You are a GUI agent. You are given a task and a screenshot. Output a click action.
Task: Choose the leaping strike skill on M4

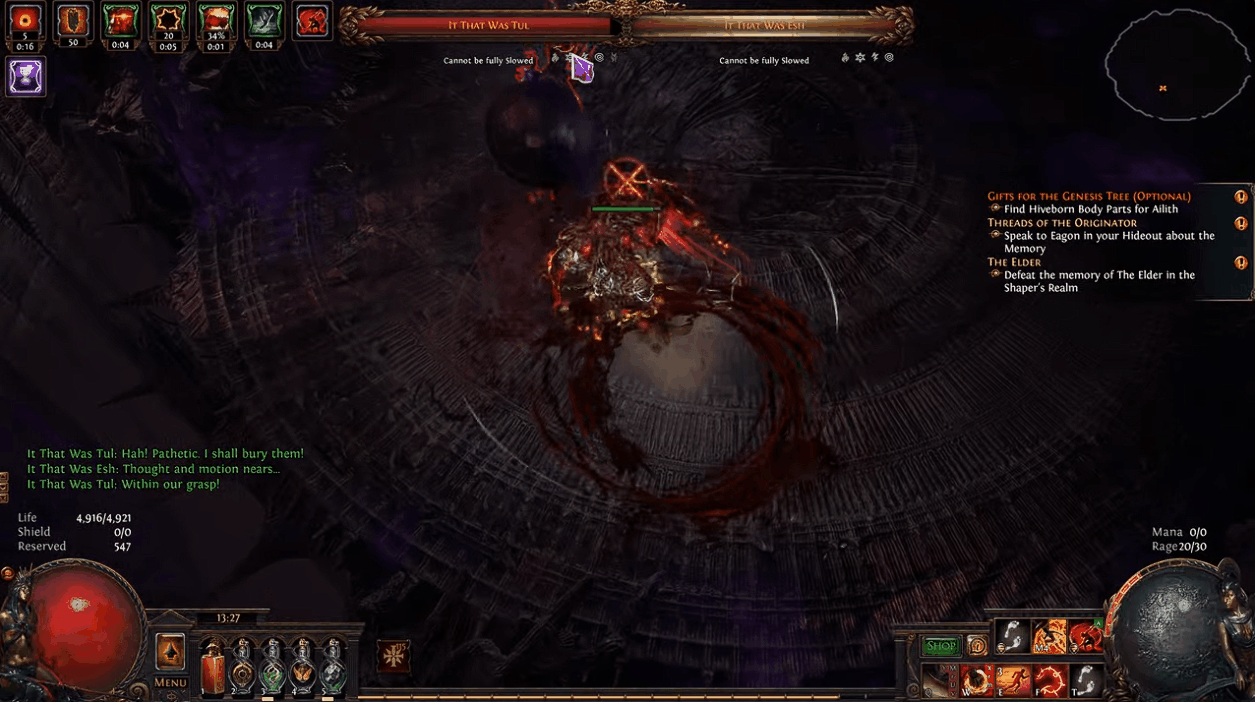(1049, 636)
